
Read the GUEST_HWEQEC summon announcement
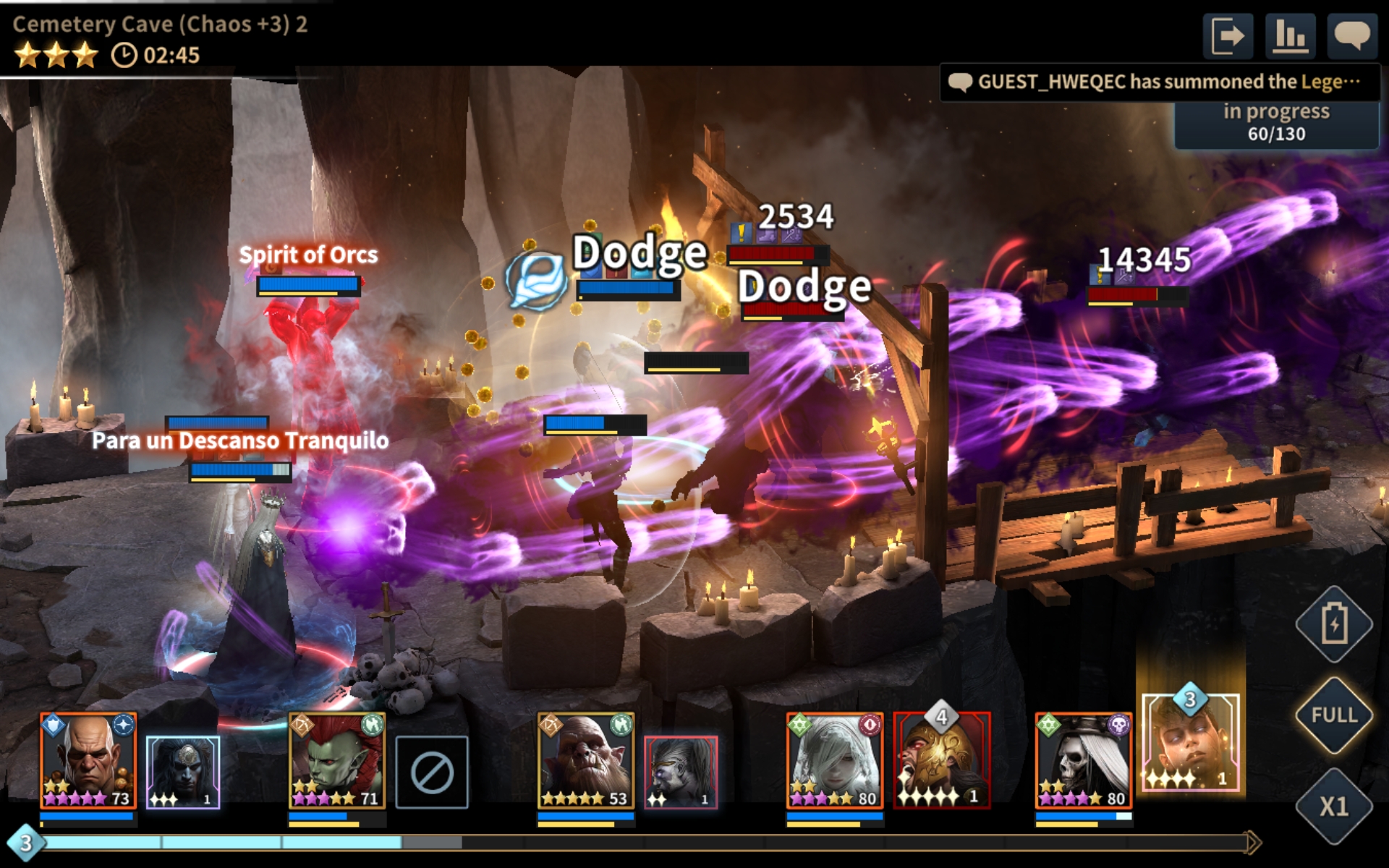click(x=1159, y=82)
